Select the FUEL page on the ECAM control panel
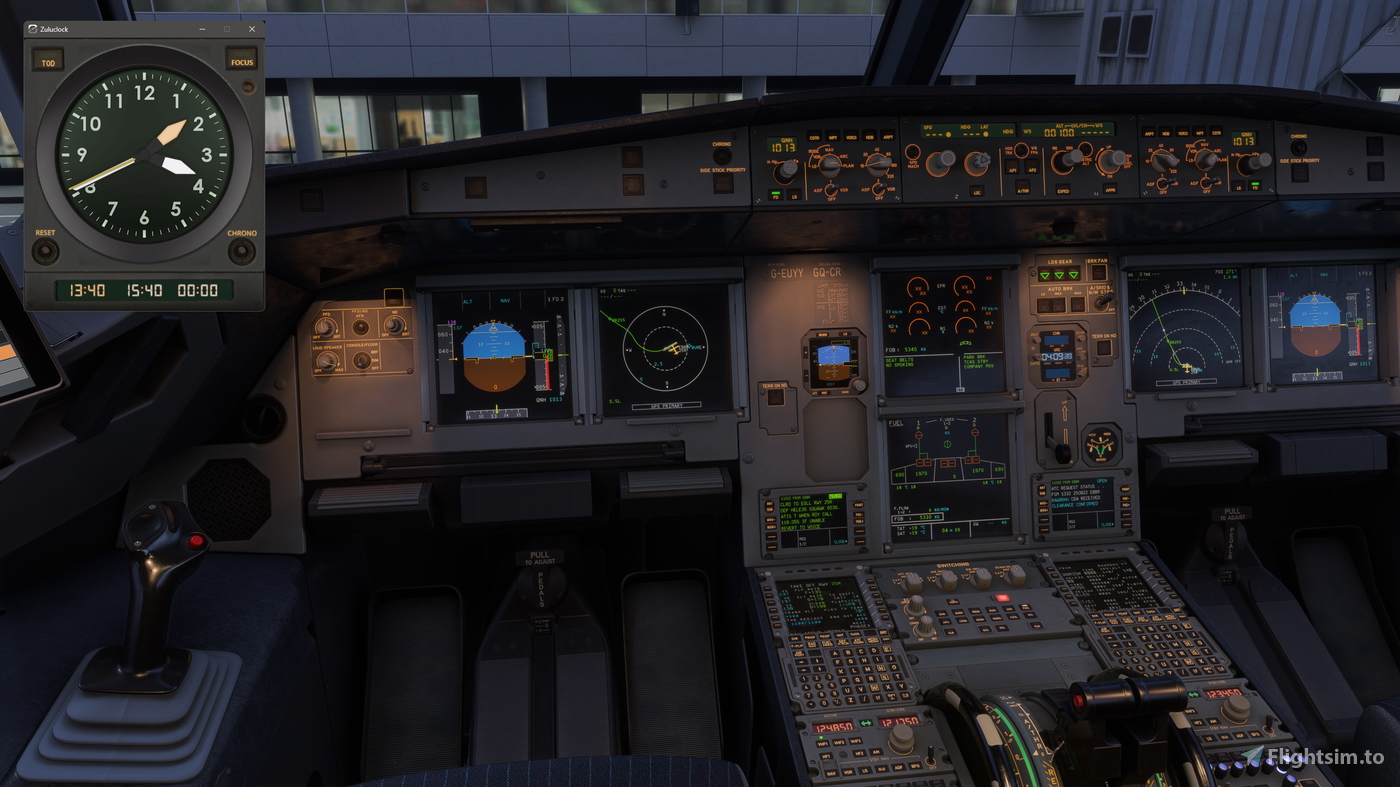1400x787 pixels. pyautogui.click(x=1025, y=609)
